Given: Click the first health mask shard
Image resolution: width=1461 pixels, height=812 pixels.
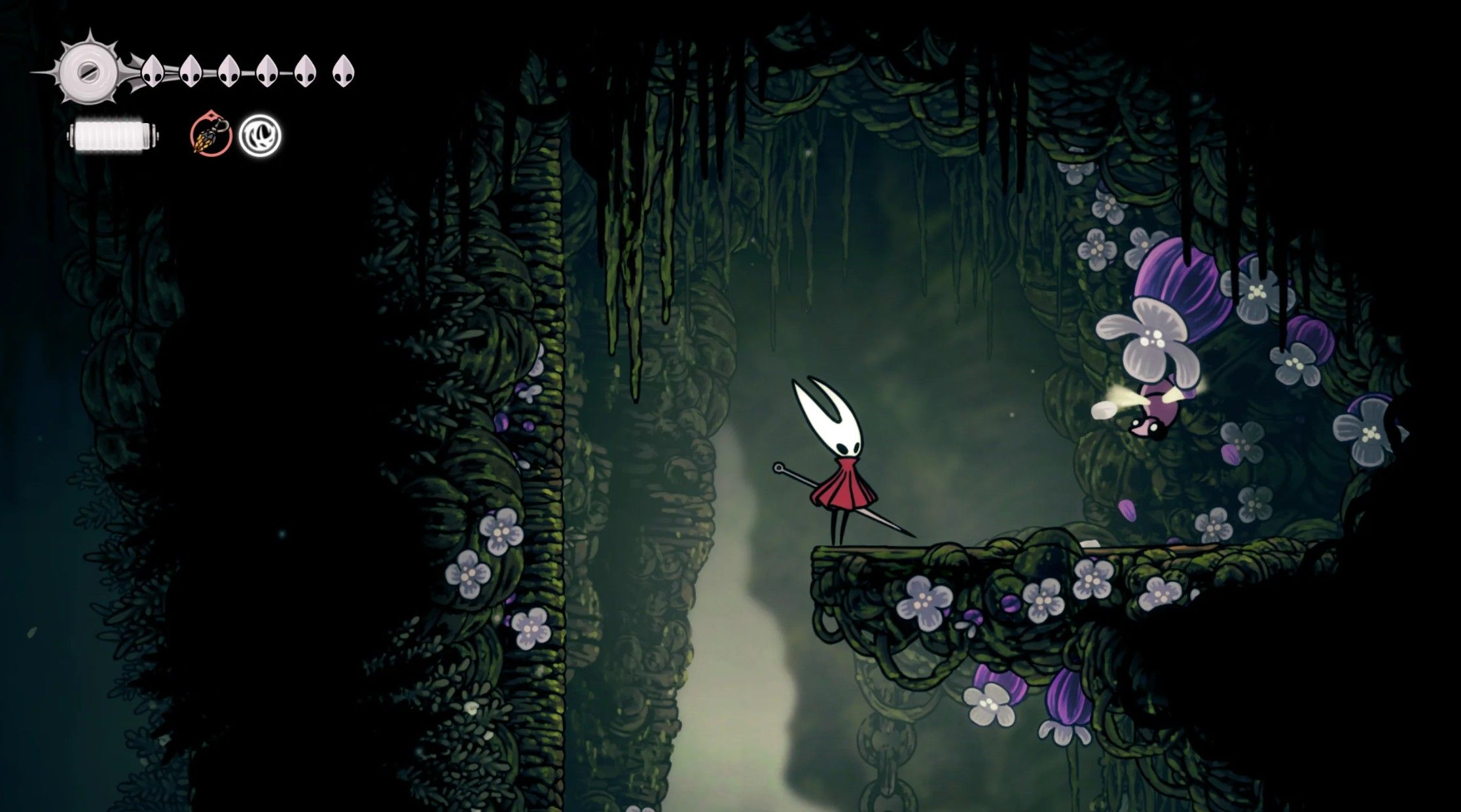Looking at the screenshot, I should tap(152, 71).
